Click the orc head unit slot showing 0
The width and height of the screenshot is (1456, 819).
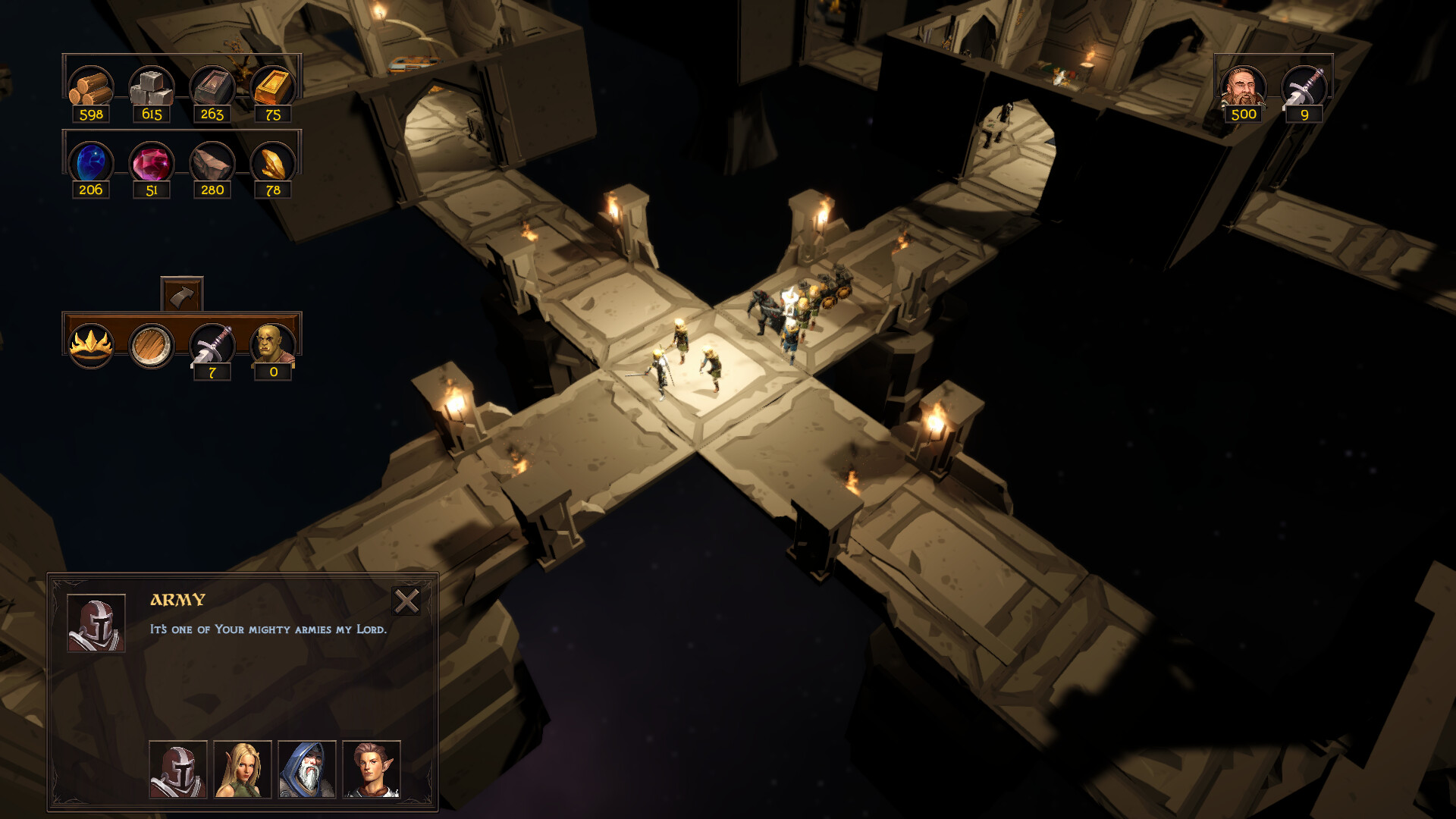pyautogui.click(x=273, y=345)
